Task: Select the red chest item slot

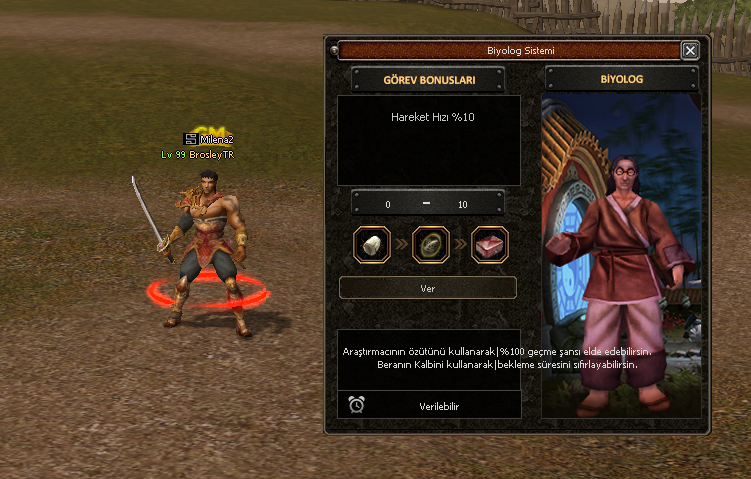Action: tap(489, 245)
